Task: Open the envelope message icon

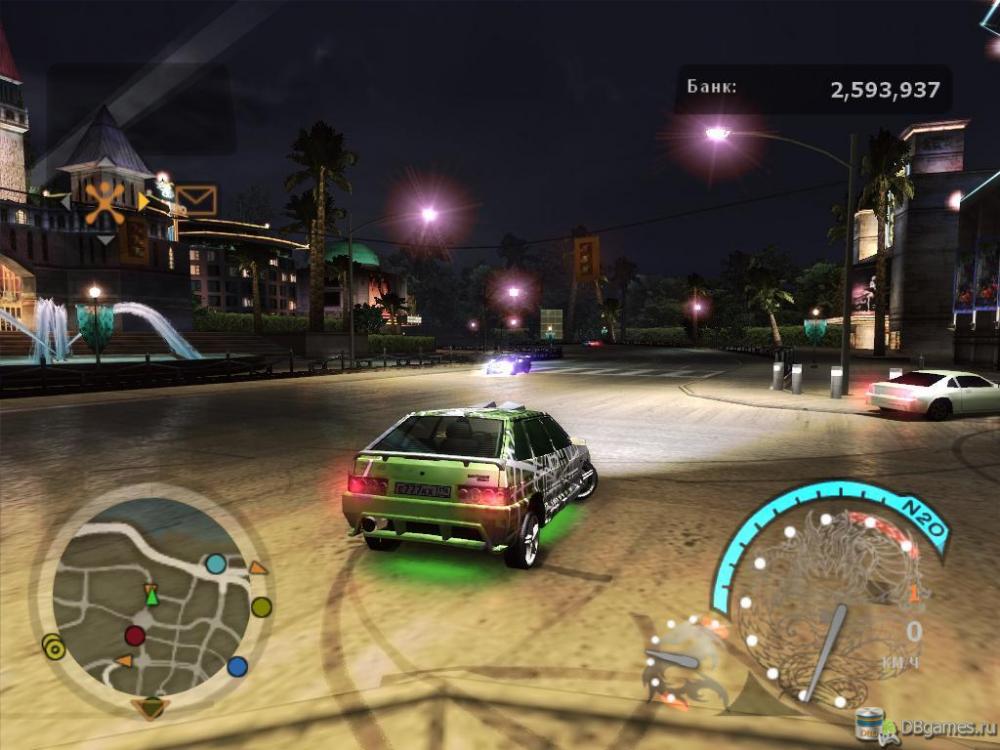Action: coord(196,200)
